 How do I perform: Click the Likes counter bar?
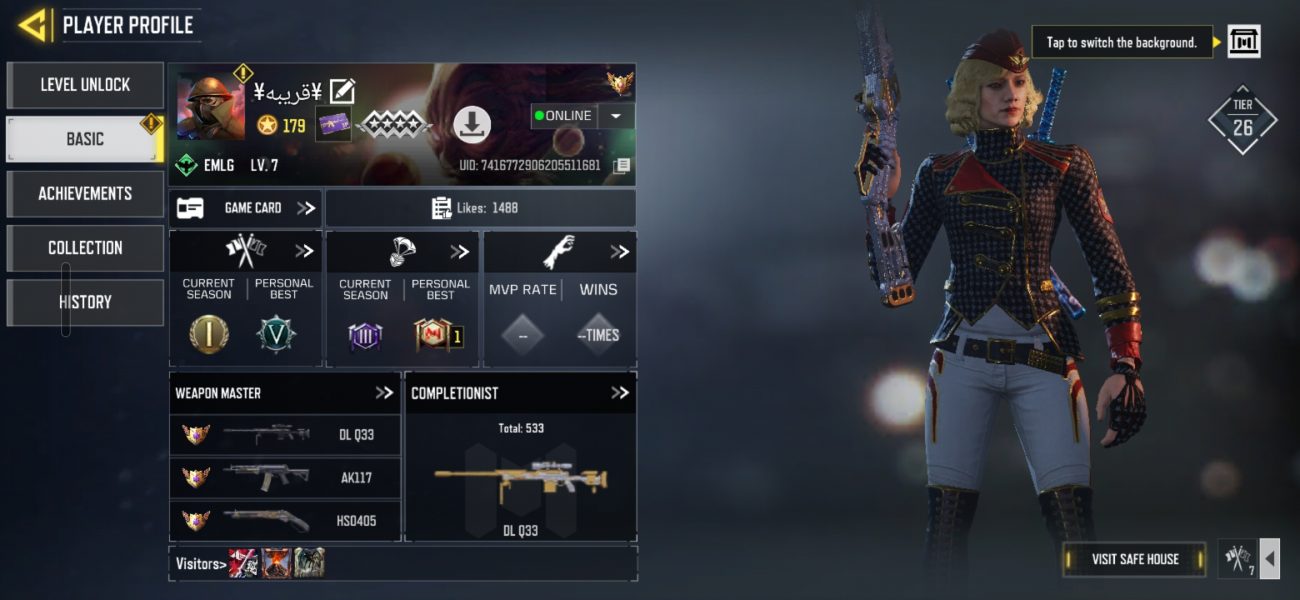click(x=480, y=208)
